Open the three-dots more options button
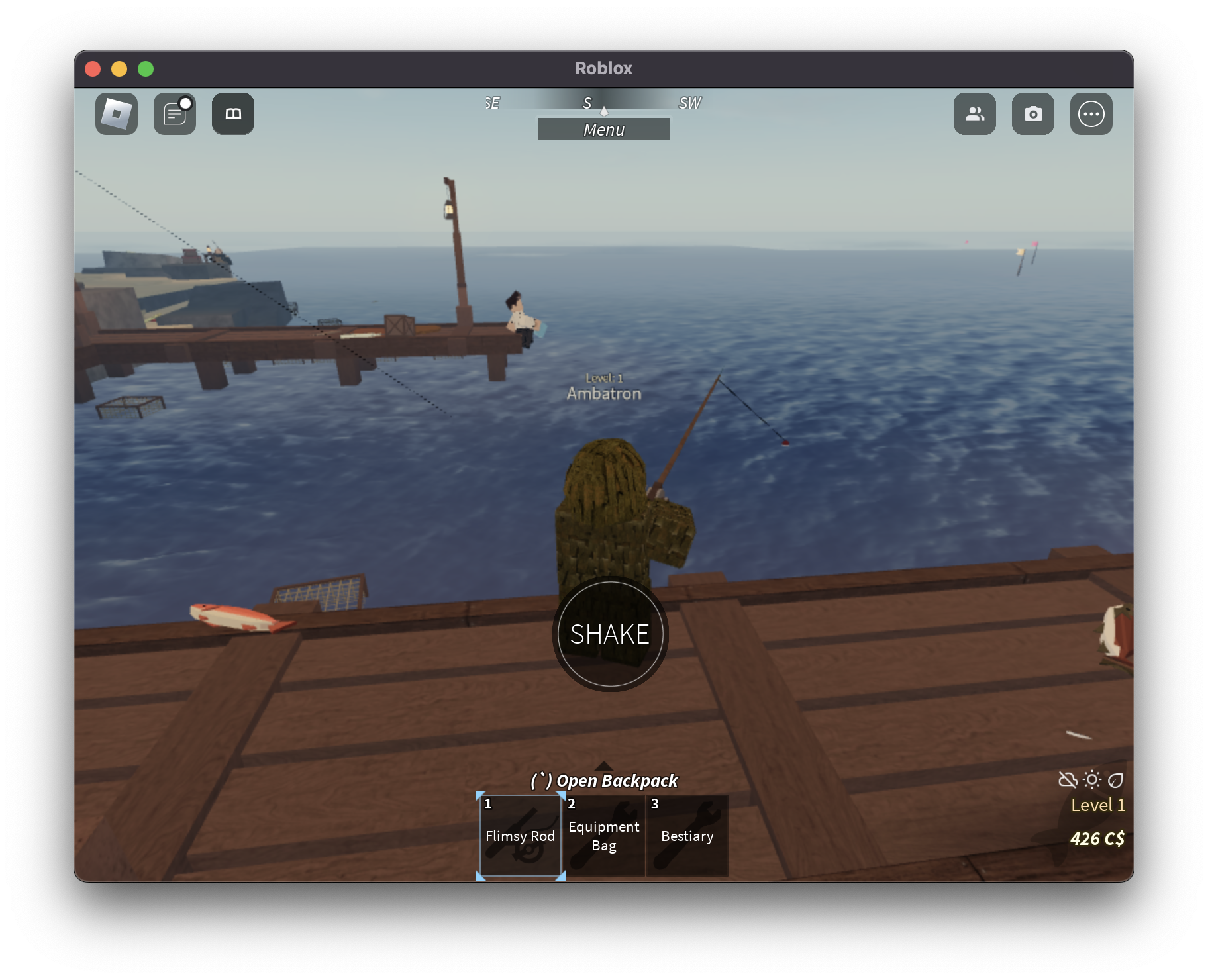 click(x=1091, y=114)
